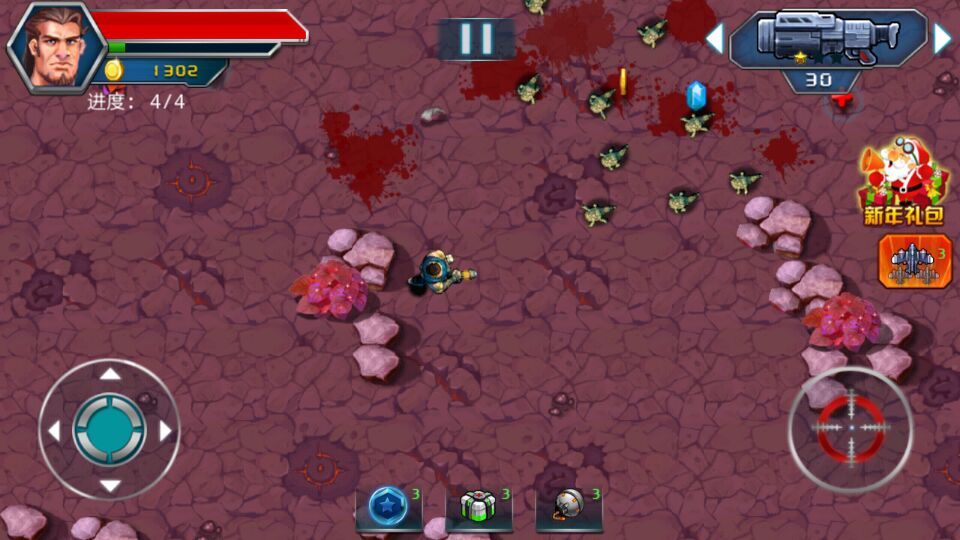Call in the airstrike support
The width and height of the screenshot is (960, 540).
click(914, 261)
